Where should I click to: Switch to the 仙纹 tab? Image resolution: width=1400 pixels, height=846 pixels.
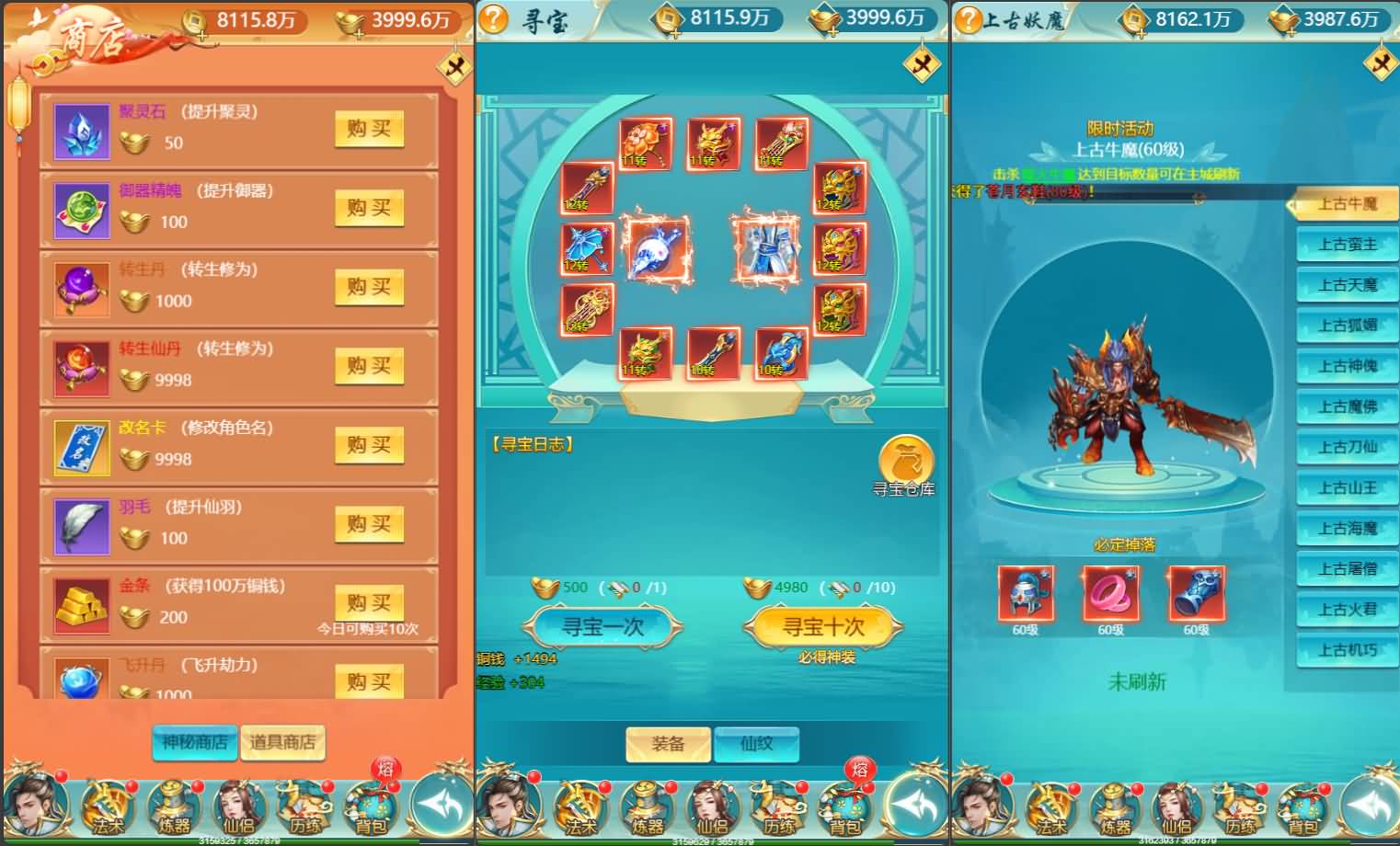(757, 745)
